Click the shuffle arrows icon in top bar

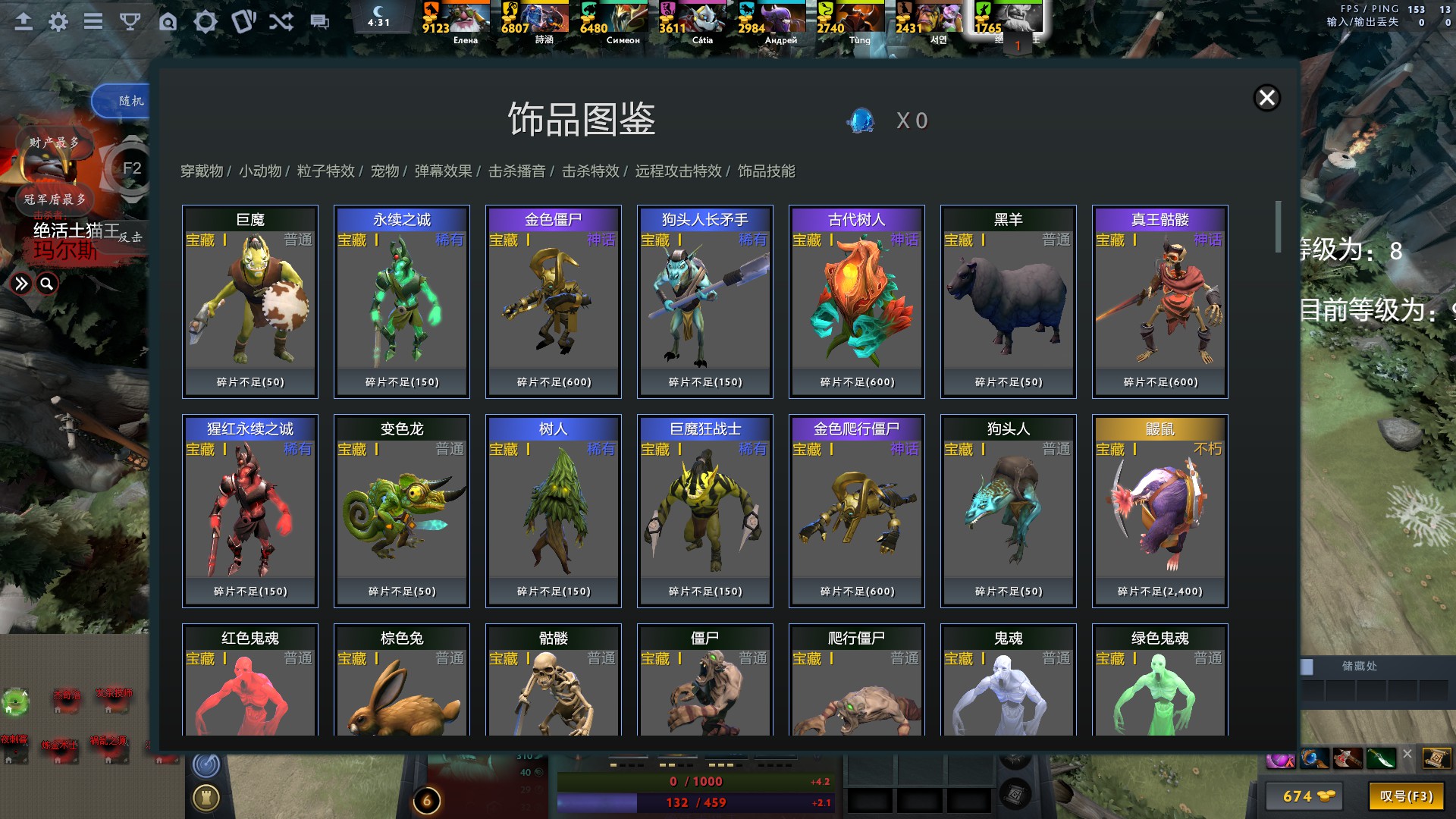click(x=281, y=21)
